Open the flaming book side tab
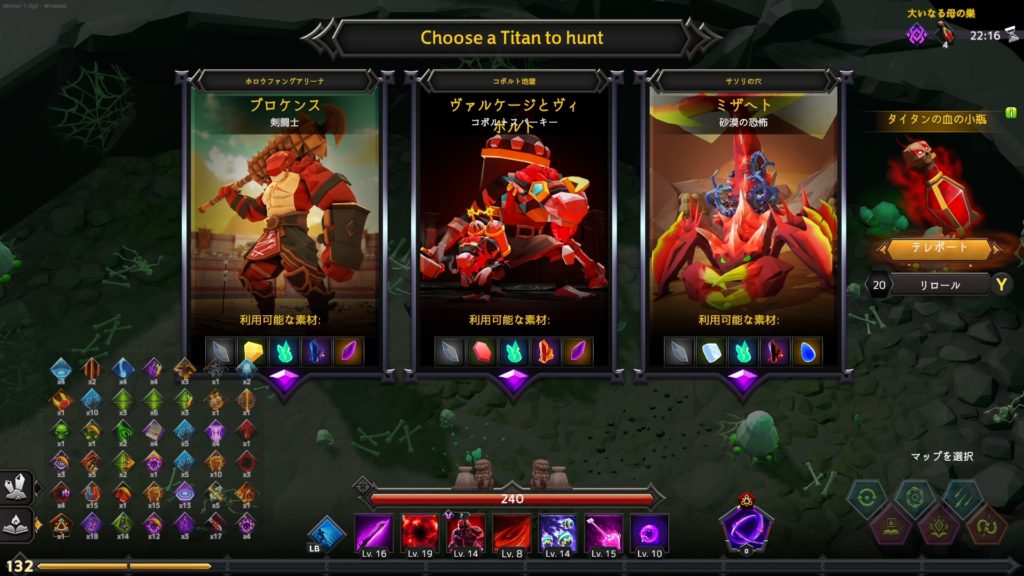Viewport: 1024px width, 576px height. (17, 523)
